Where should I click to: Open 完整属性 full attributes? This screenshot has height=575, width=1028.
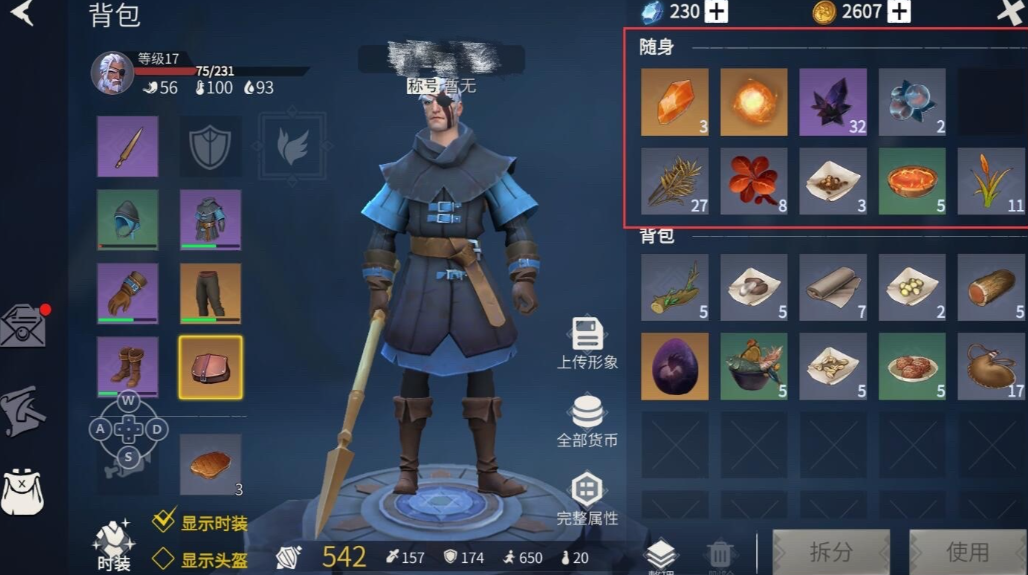point(587,499)
